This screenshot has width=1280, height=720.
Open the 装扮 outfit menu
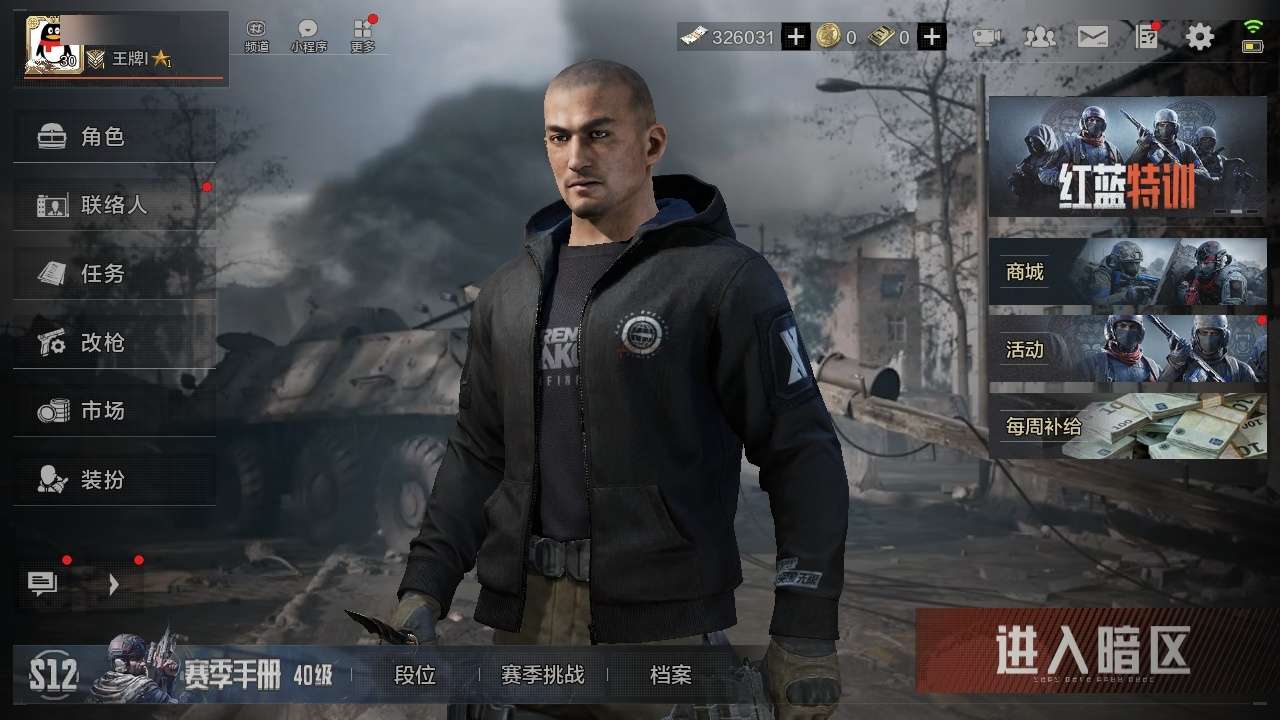tap(114, 479)
